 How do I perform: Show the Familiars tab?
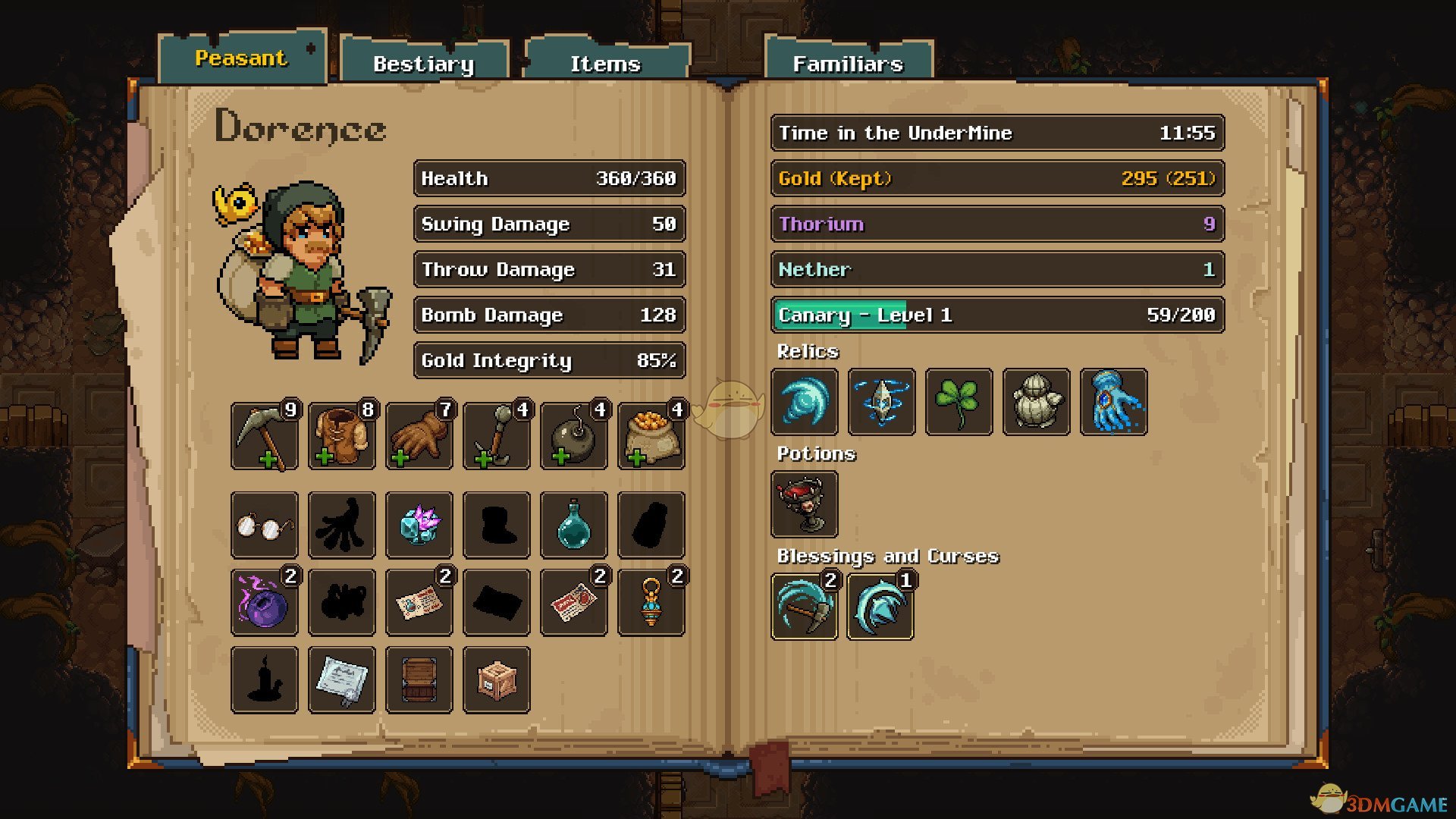coord(848,64)
